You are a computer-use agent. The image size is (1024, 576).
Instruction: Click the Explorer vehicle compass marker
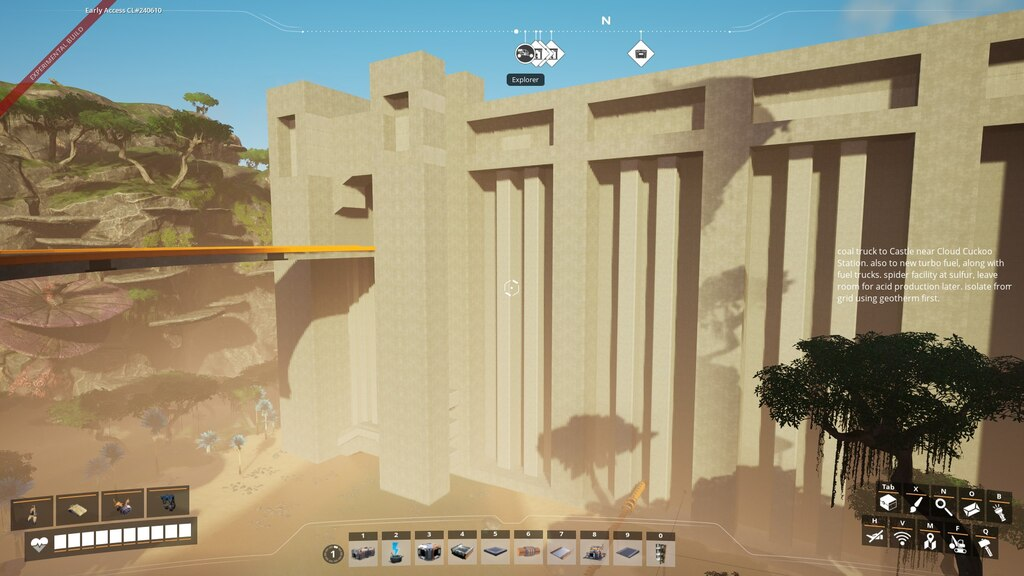(x=524, y=53)
